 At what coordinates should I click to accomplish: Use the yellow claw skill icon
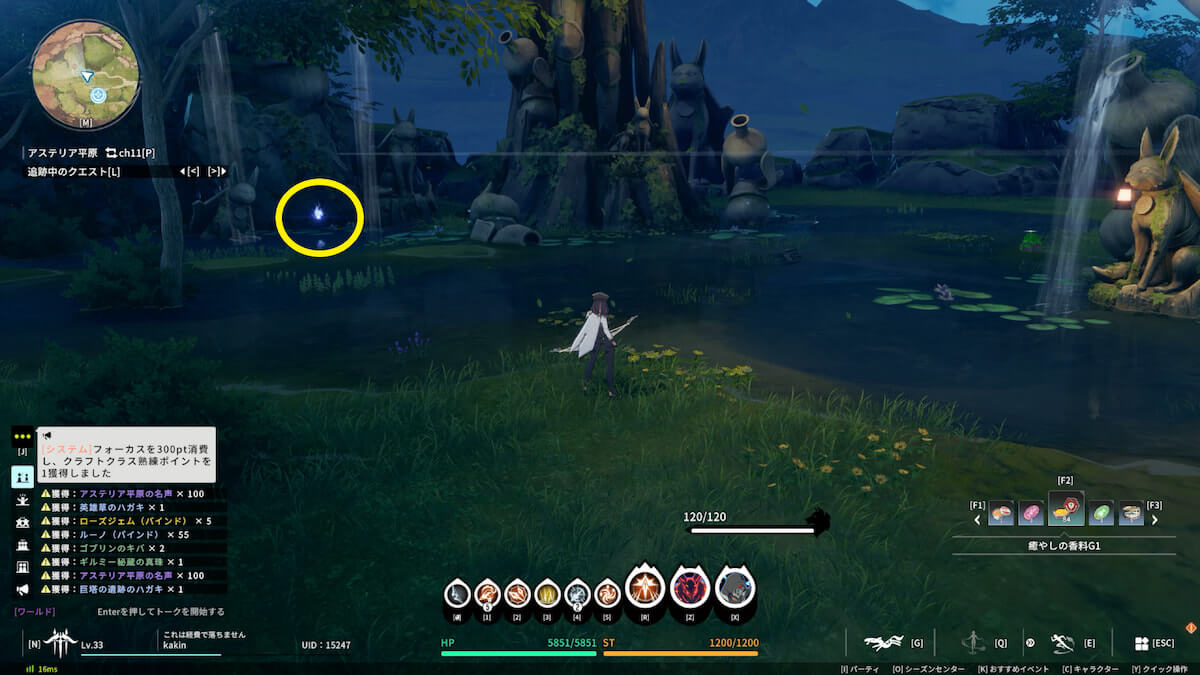point(546,594)
